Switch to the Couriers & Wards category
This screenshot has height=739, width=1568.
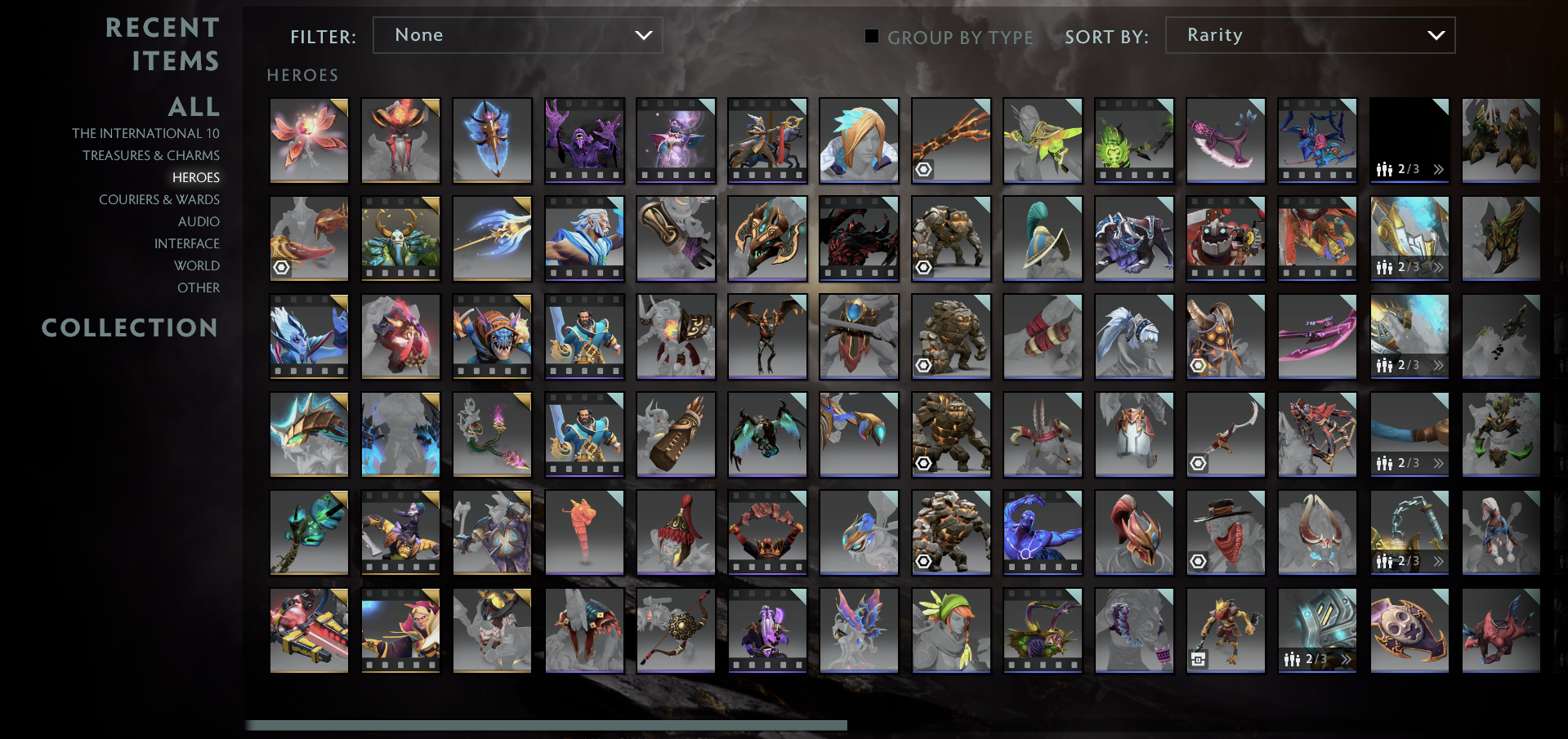(x=159, y=199)
